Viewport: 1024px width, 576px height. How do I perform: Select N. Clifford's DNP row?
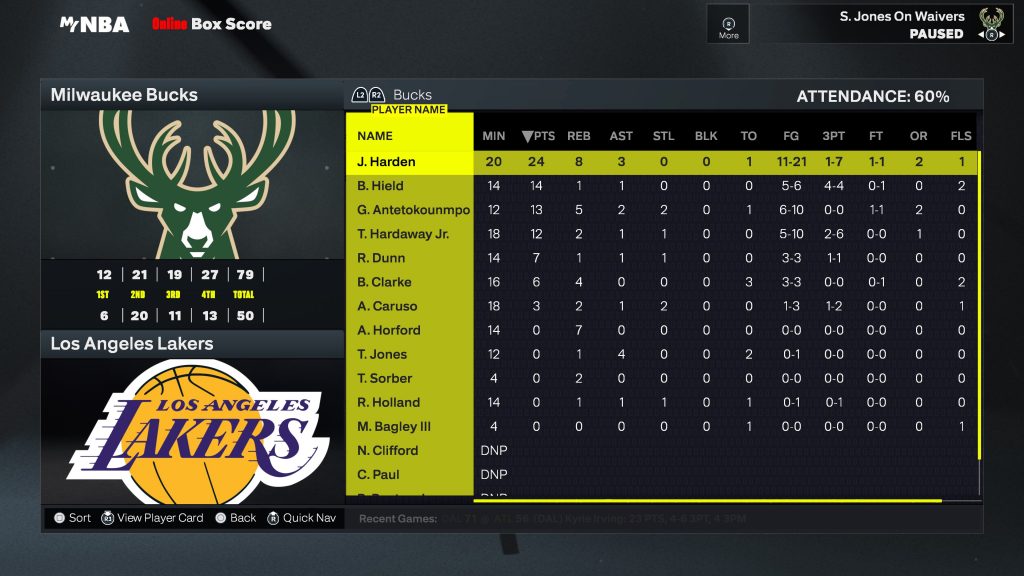click(388, 450)
